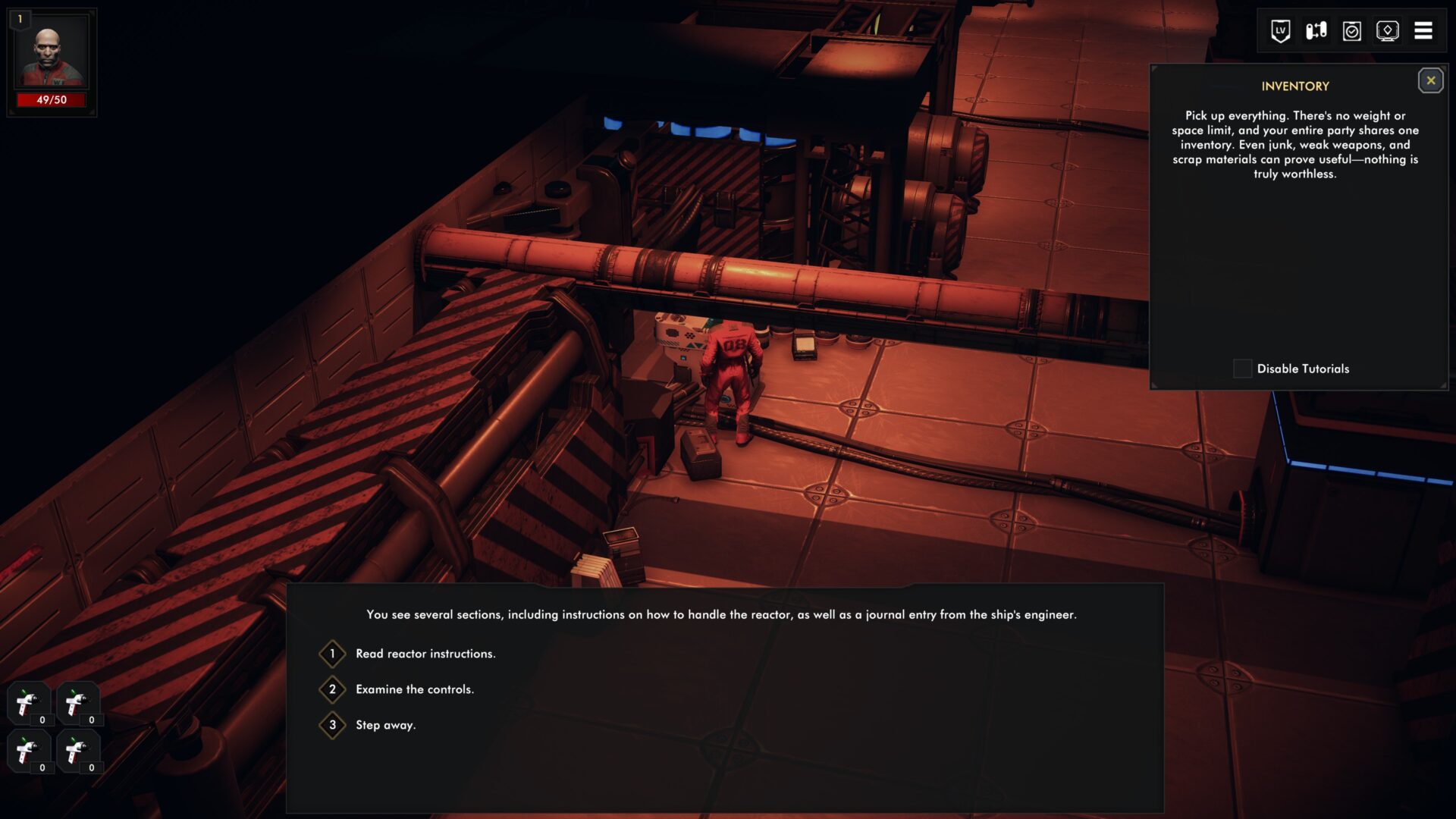
Task: Open the monitor with diamond icon
Action: pos(1387,31)
